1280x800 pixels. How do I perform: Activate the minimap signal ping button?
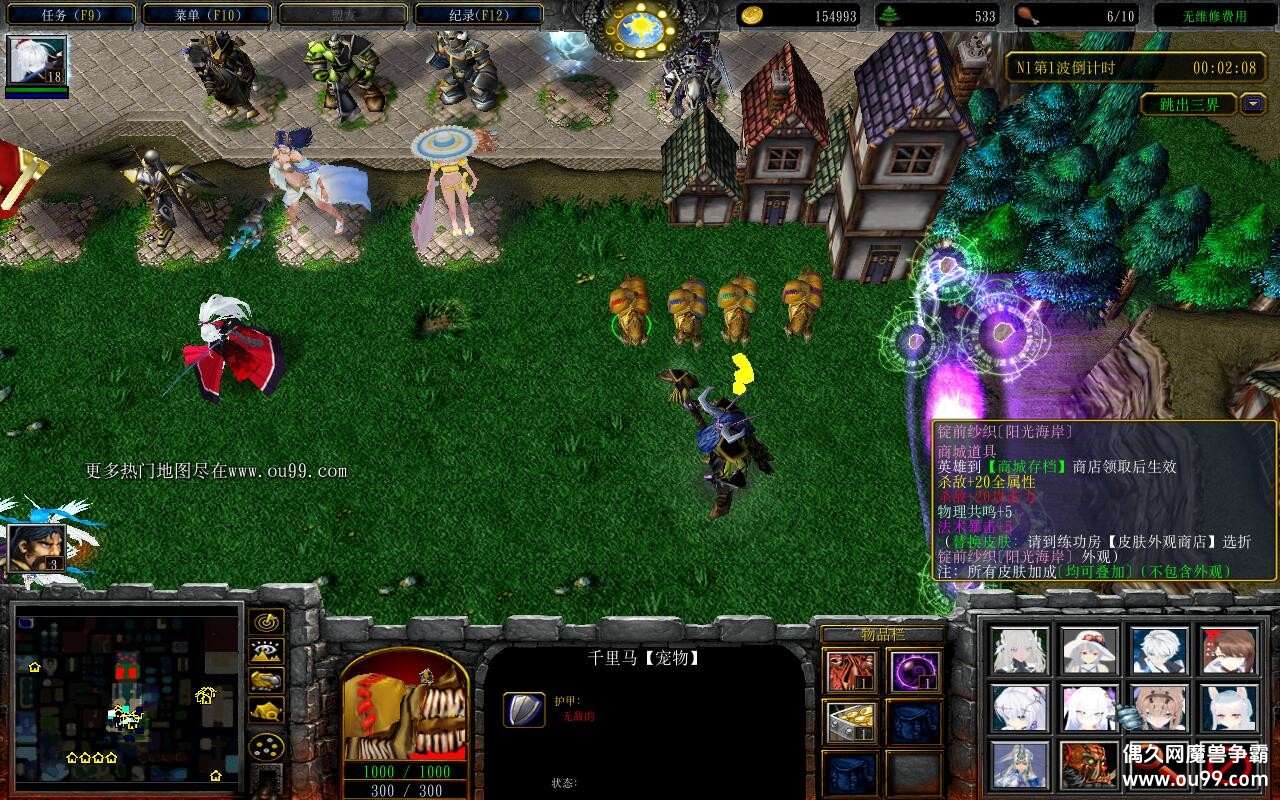(x=266, y=622)
